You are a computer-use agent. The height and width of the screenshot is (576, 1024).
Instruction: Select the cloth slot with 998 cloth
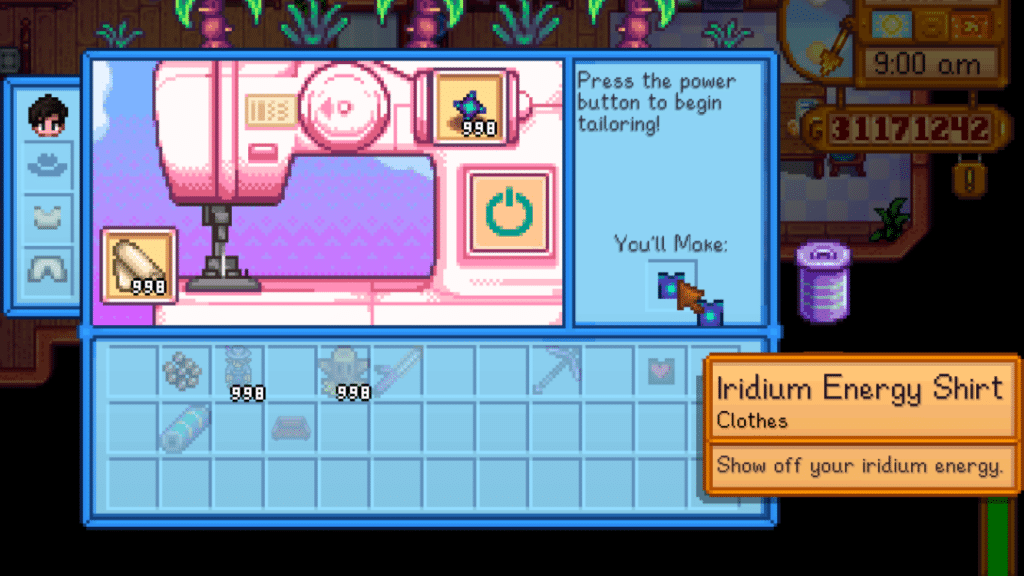139,265
